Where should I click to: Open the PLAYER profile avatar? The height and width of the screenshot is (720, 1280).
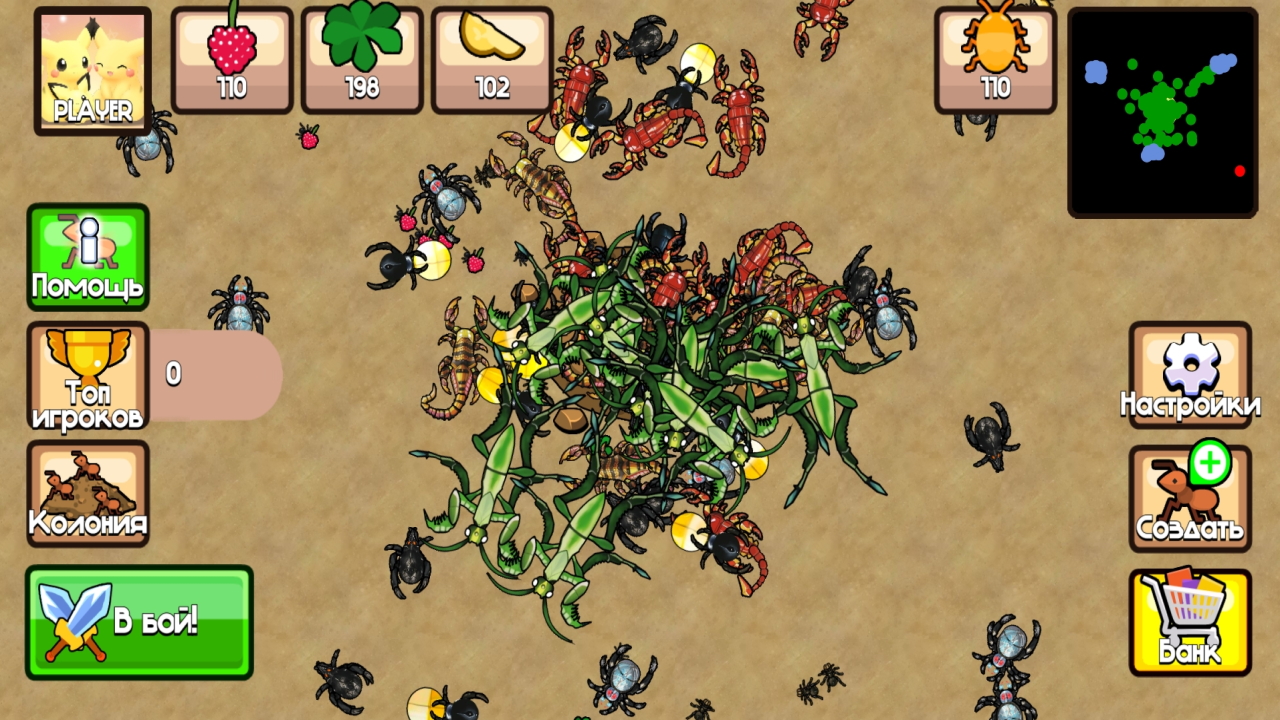click(x=92, y=68)
